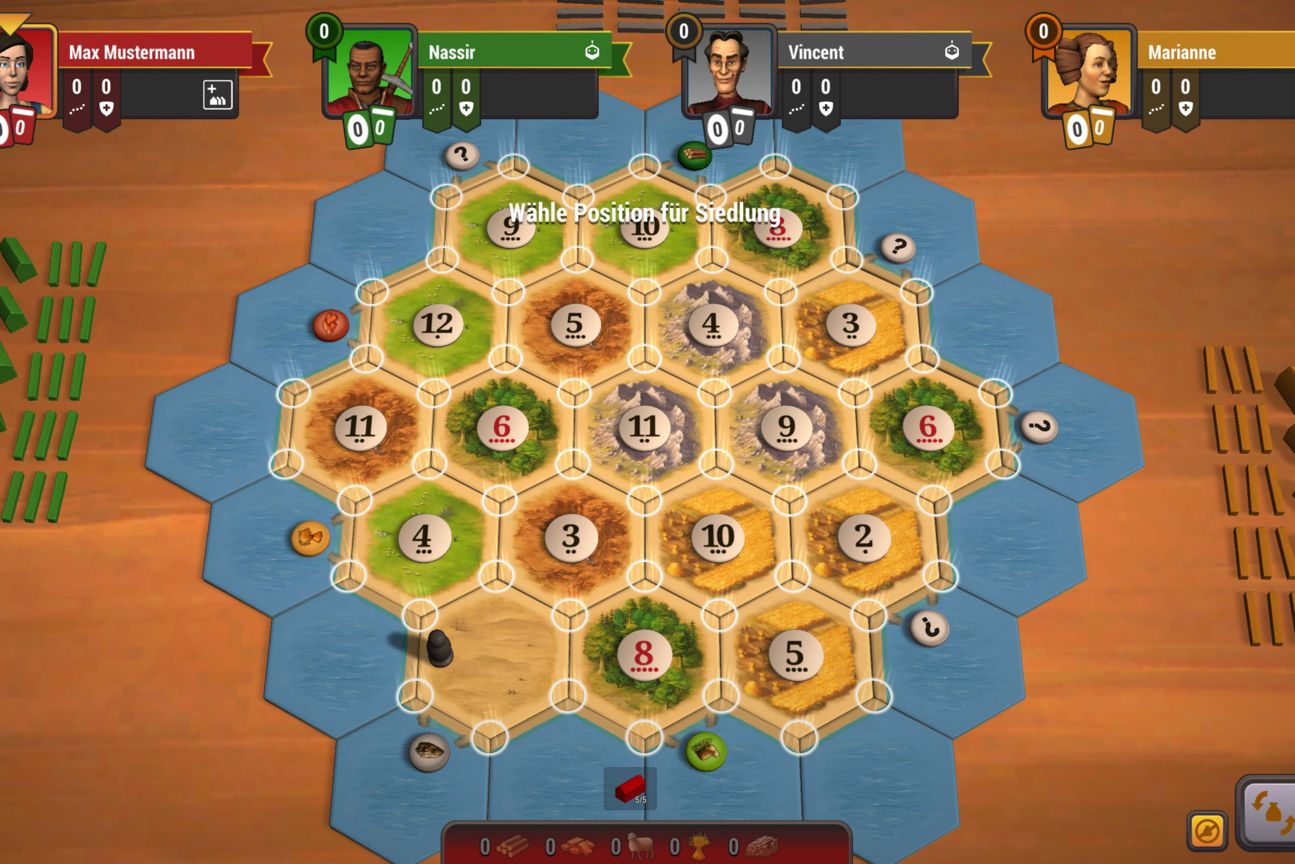This screenshot has width=1295, height=864.
Task: Open the trade button with the sack icon
Action: [1268, 814]
